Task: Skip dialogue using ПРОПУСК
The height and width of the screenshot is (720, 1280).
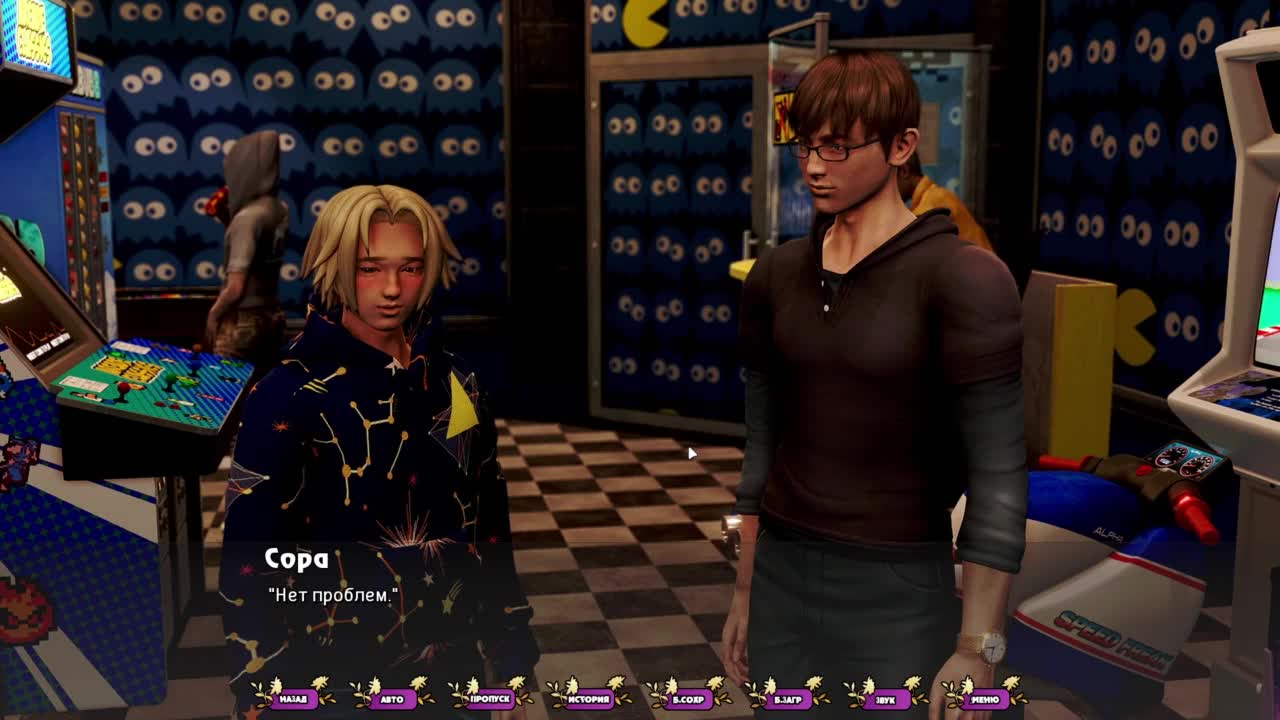Action: (490, 699)
